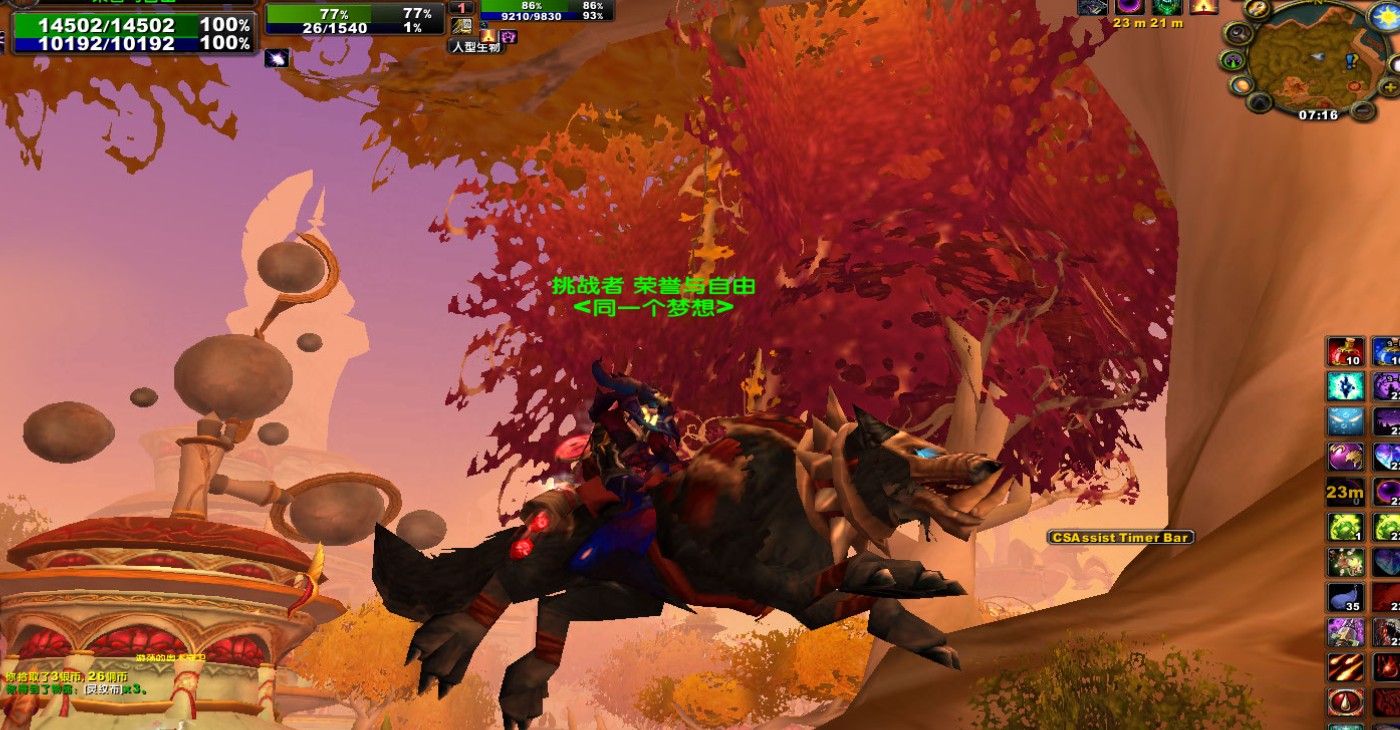Click the purple vortex buff icon
This screenshot has height=730, width=1400.
[1129, 6]
